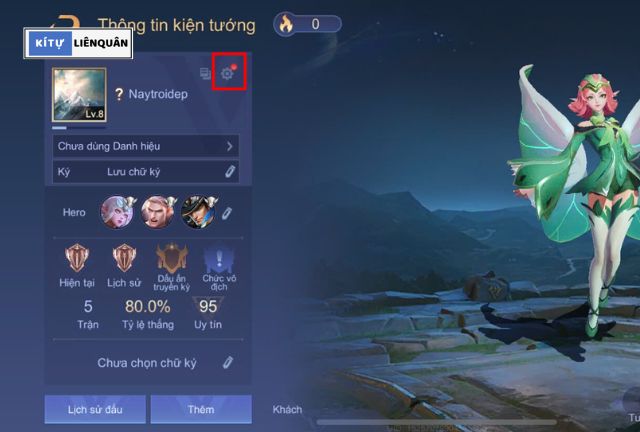Click the flame currency counter
Screen dimensions: 640x432
coord(308,24)
